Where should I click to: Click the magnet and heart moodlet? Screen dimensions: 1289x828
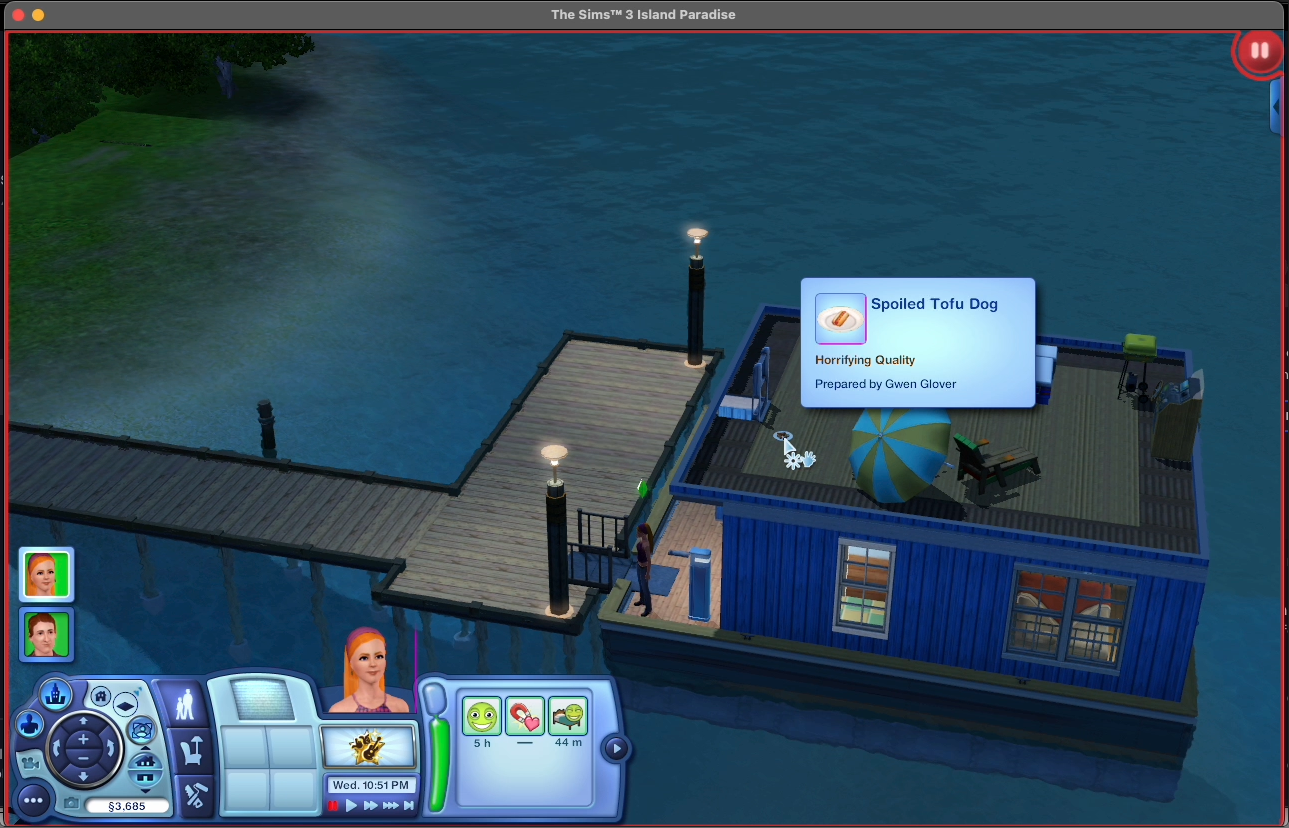525,717
